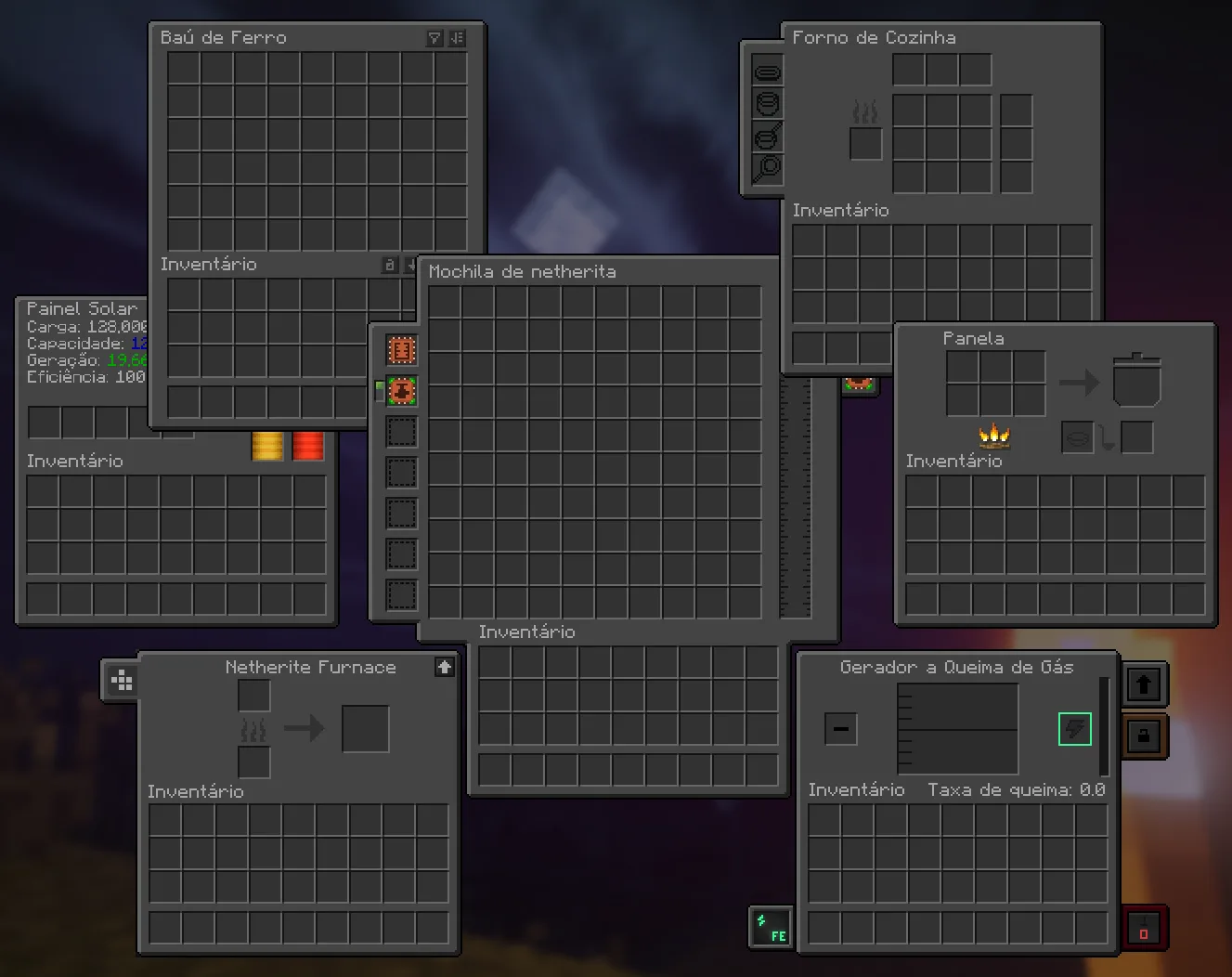The width and height of the screenshot is (1232, 977).
Task: Click the Iron Chest filter funnel button
Action: [434, 38]
